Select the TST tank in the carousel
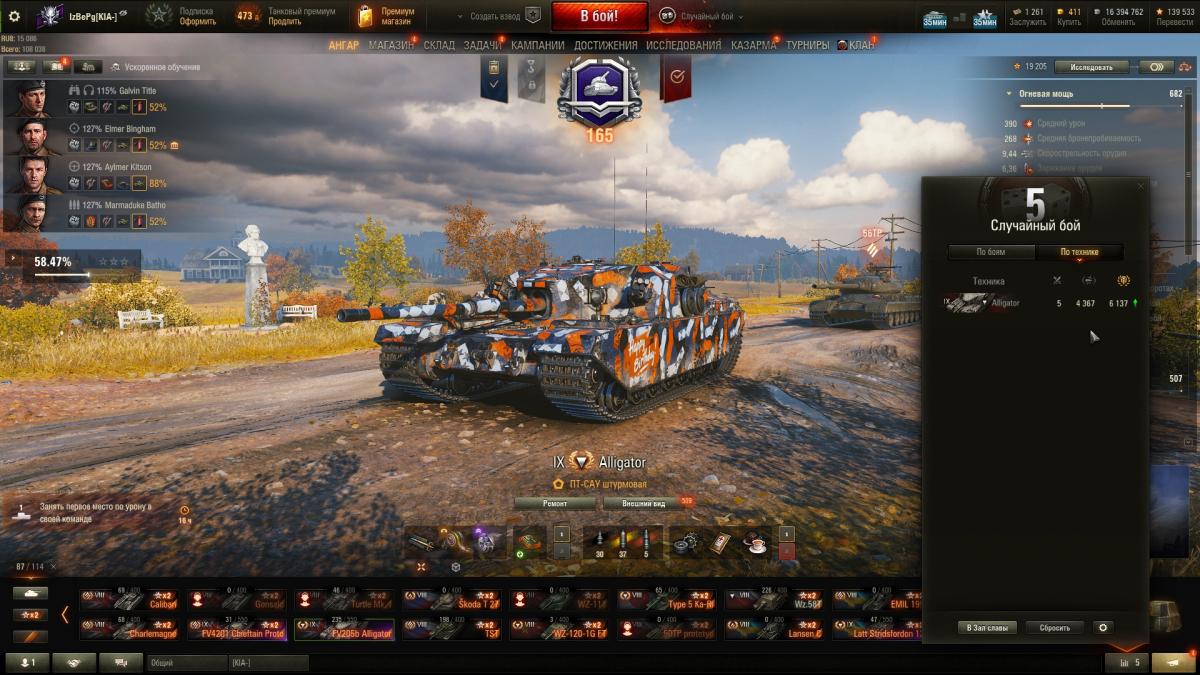 click(x=451, y=629)
